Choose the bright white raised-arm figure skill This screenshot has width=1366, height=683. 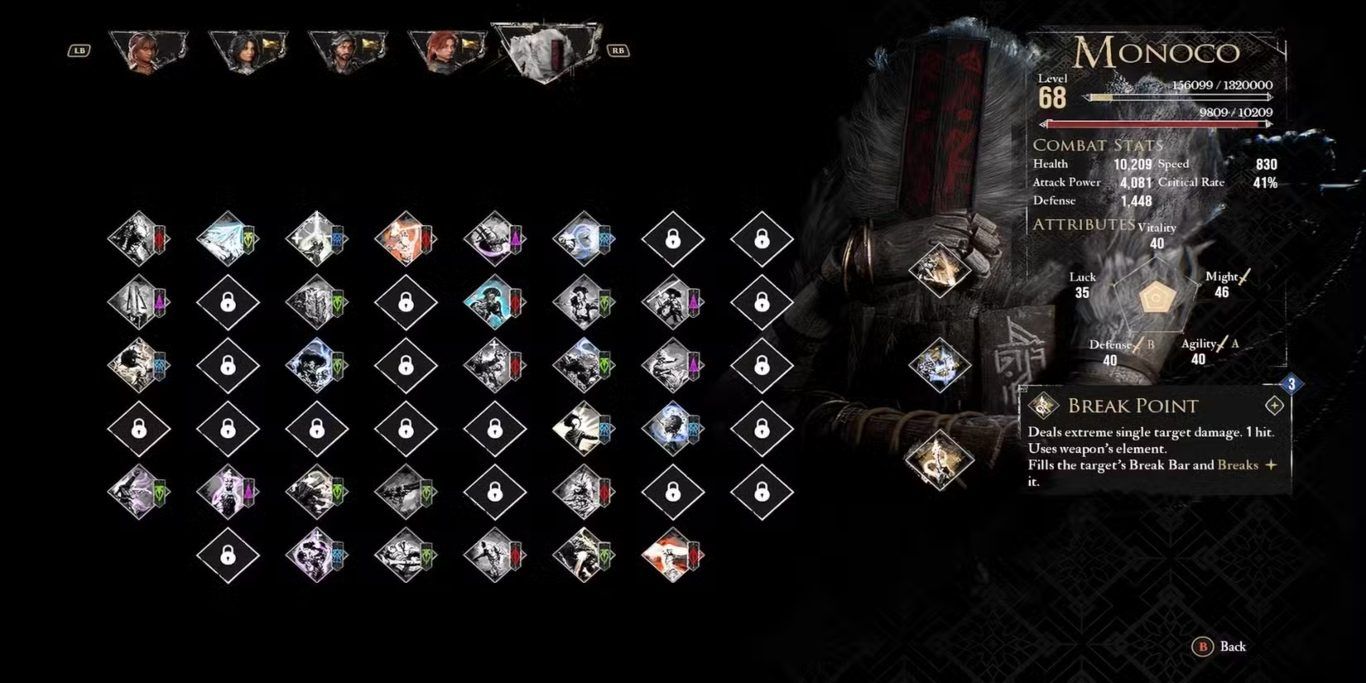tap(583, 429)
